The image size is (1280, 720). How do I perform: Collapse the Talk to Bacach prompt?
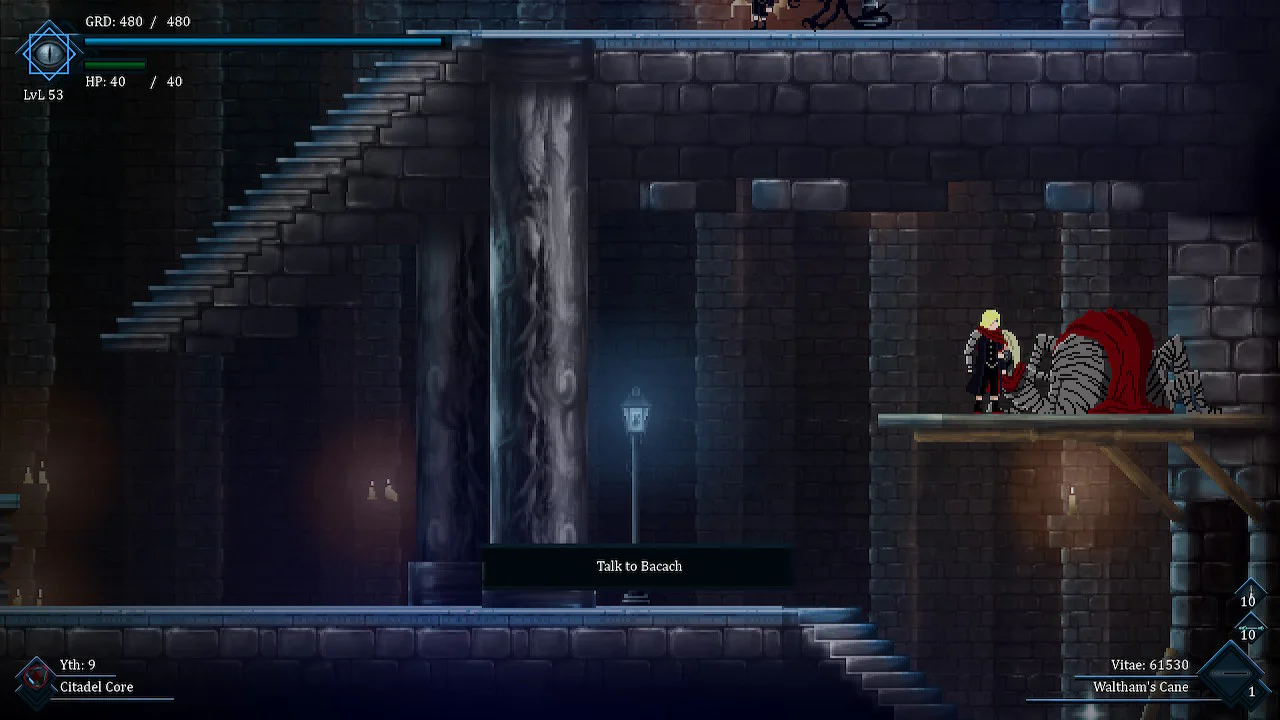638,566
